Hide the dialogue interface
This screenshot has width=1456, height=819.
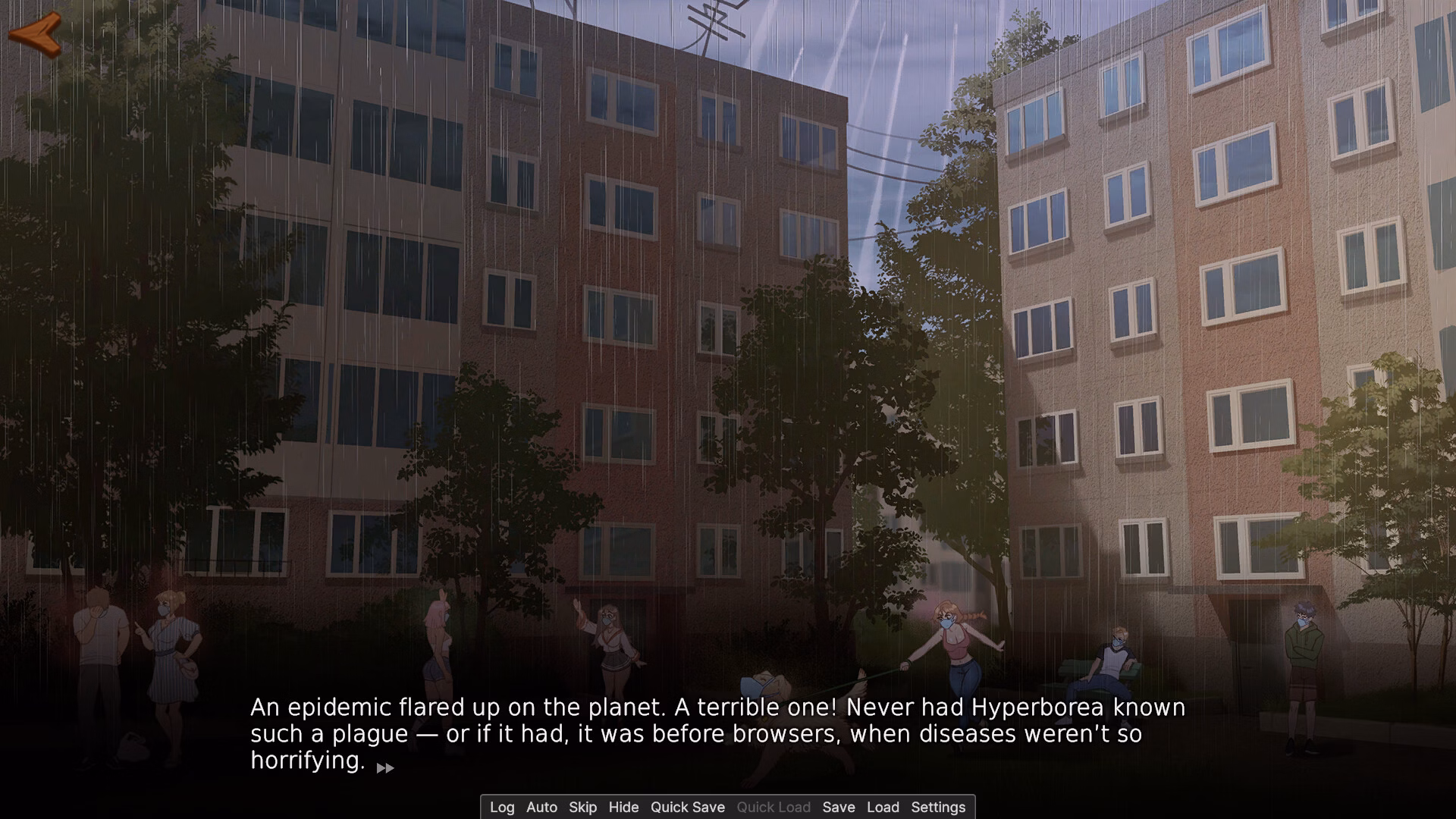pyautogui.click(x=623, y=807)
